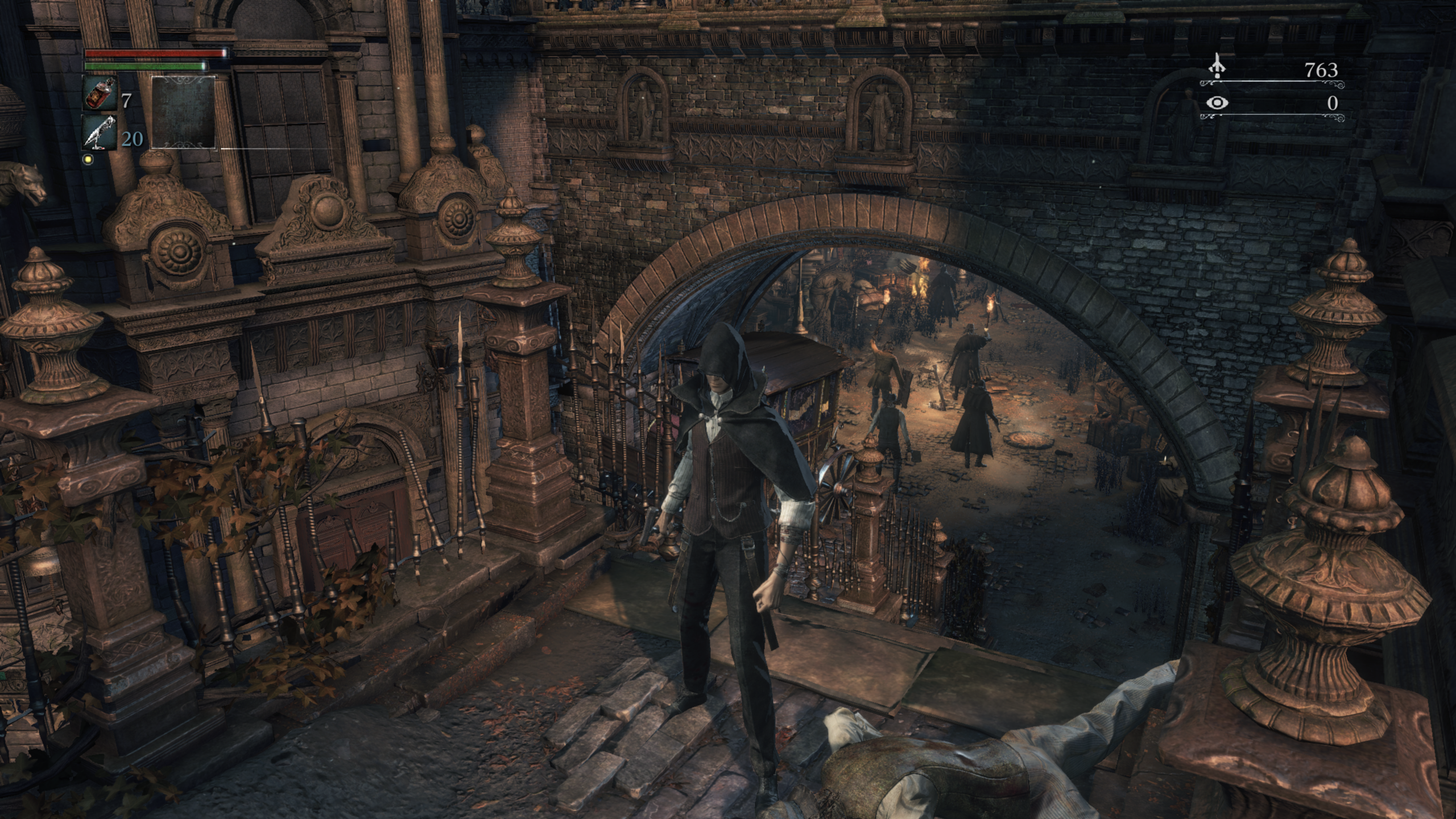The height and width of the screenshot is (819, 1456).
Task: Select the Blood Vial item slot
Action: 100,94
